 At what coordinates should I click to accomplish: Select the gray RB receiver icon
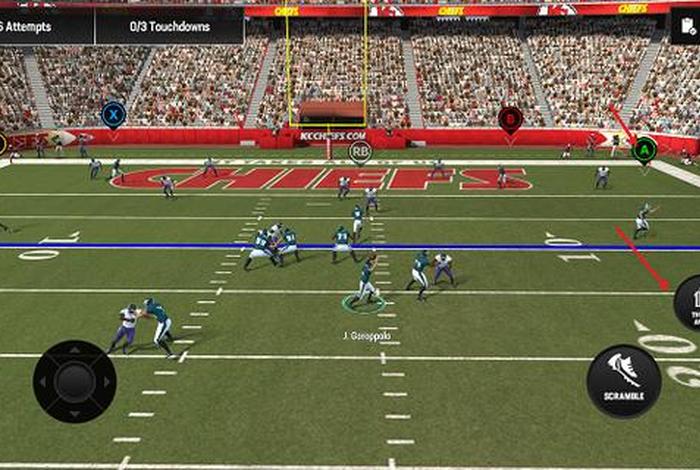coord(360,152)
